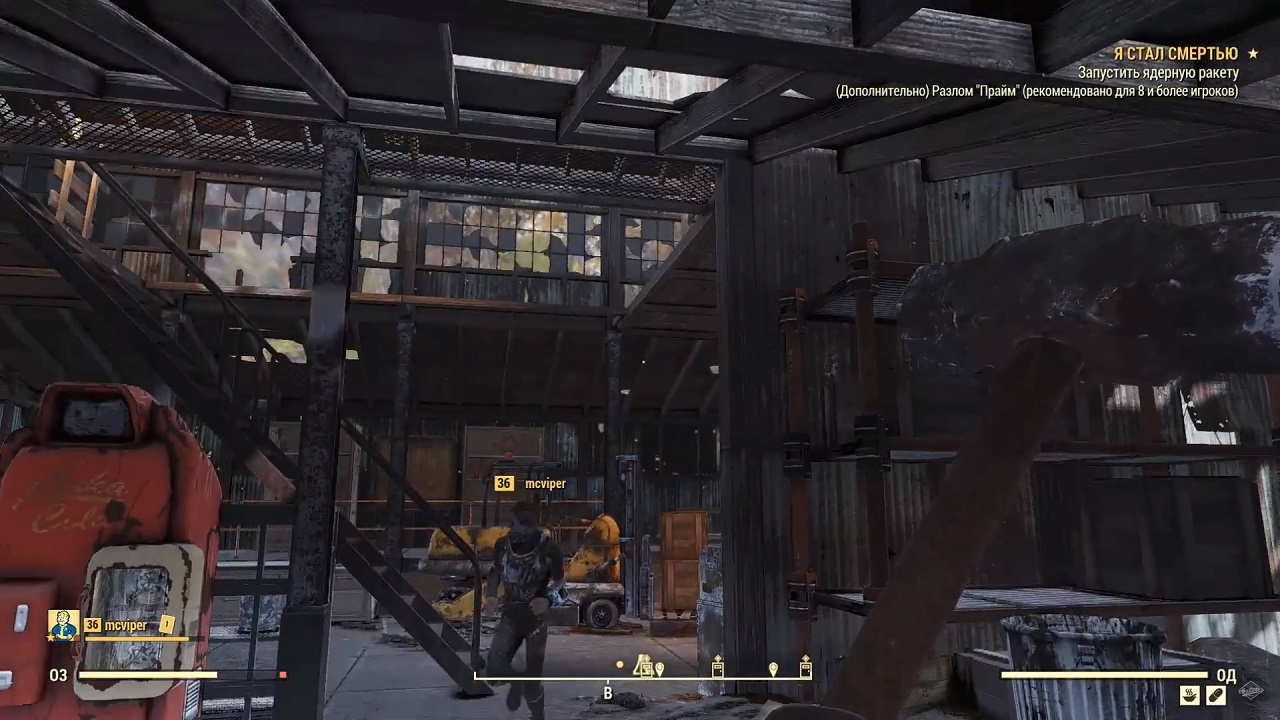Click the 'Запустить ядерную ракету' objective

1158,73
